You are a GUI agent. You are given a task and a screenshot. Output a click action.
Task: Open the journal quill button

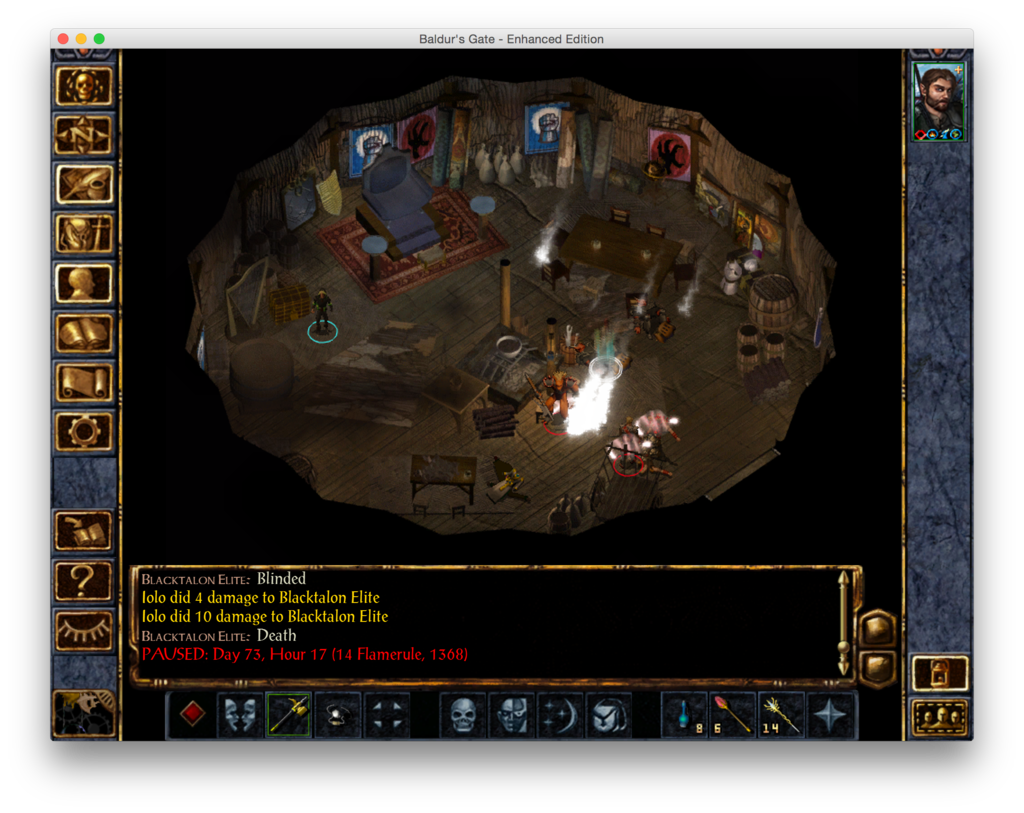[84, 184]
